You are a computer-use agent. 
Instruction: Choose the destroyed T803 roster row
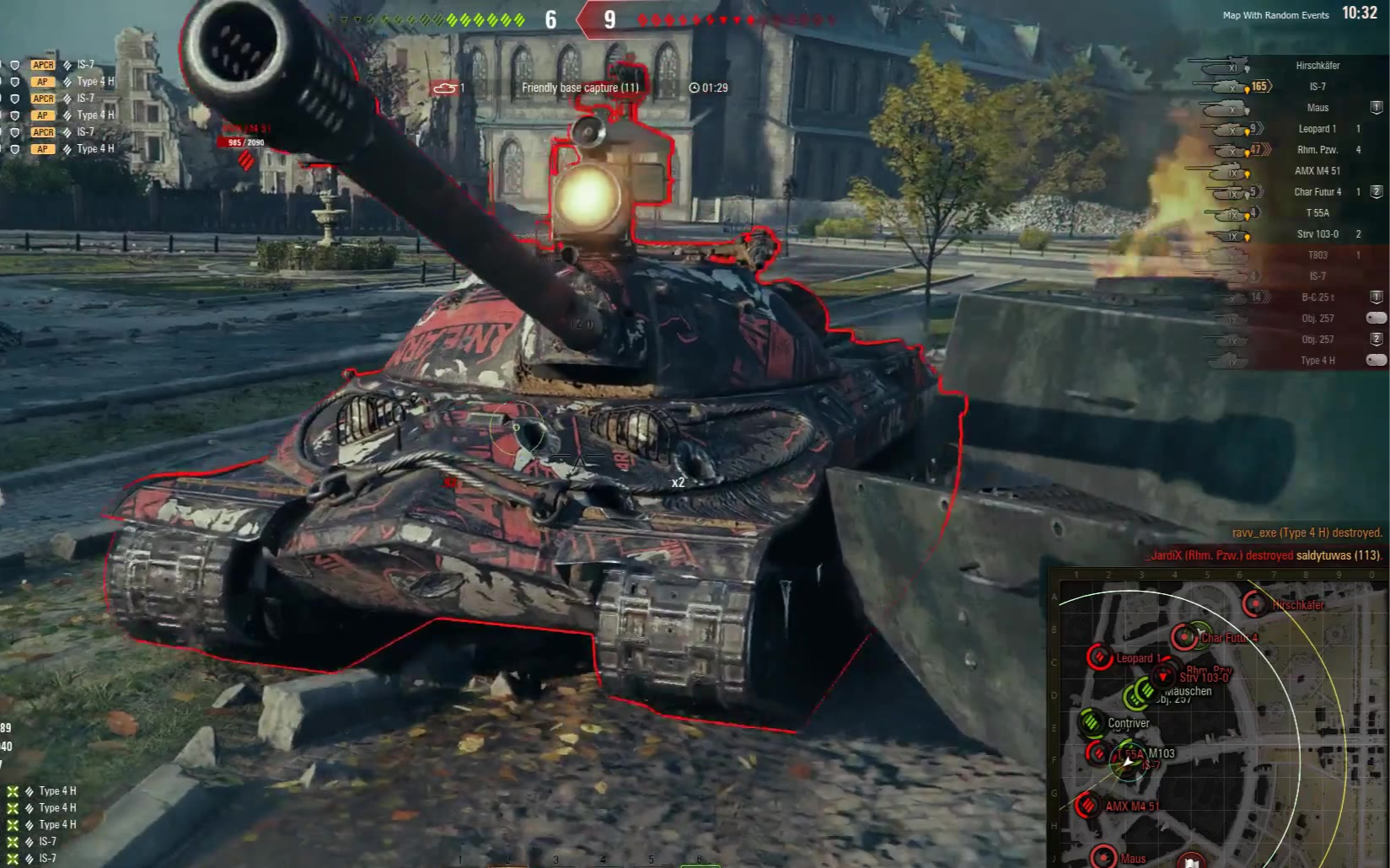1317,255
